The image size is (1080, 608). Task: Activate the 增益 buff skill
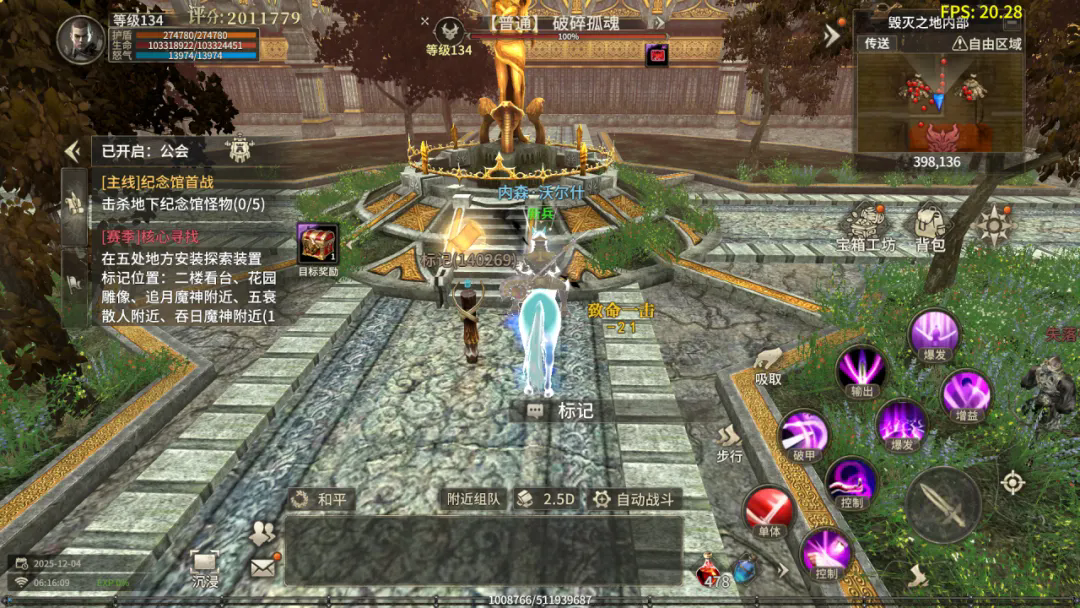966,393
